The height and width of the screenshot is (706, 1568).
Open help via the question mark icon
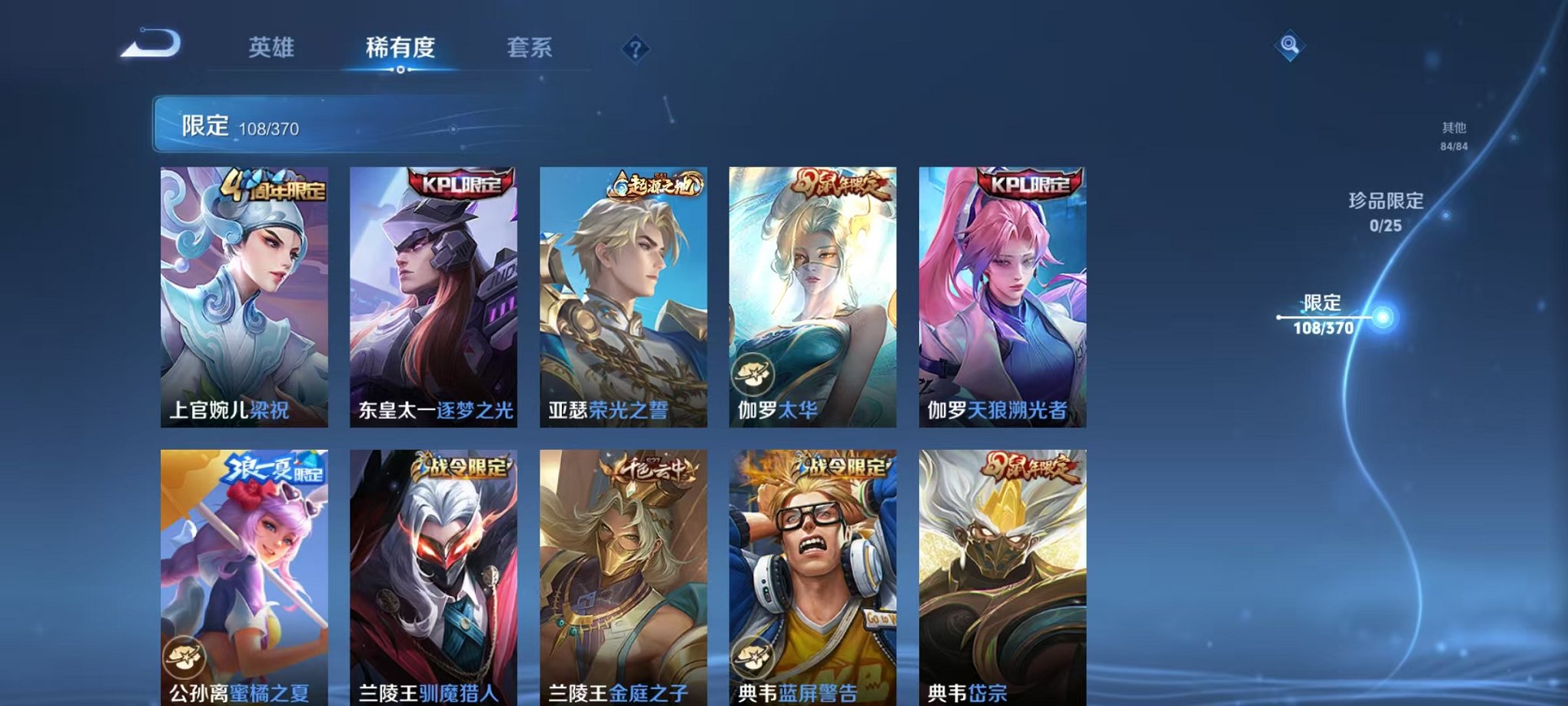pyautogui.click(x=633, y=49)
